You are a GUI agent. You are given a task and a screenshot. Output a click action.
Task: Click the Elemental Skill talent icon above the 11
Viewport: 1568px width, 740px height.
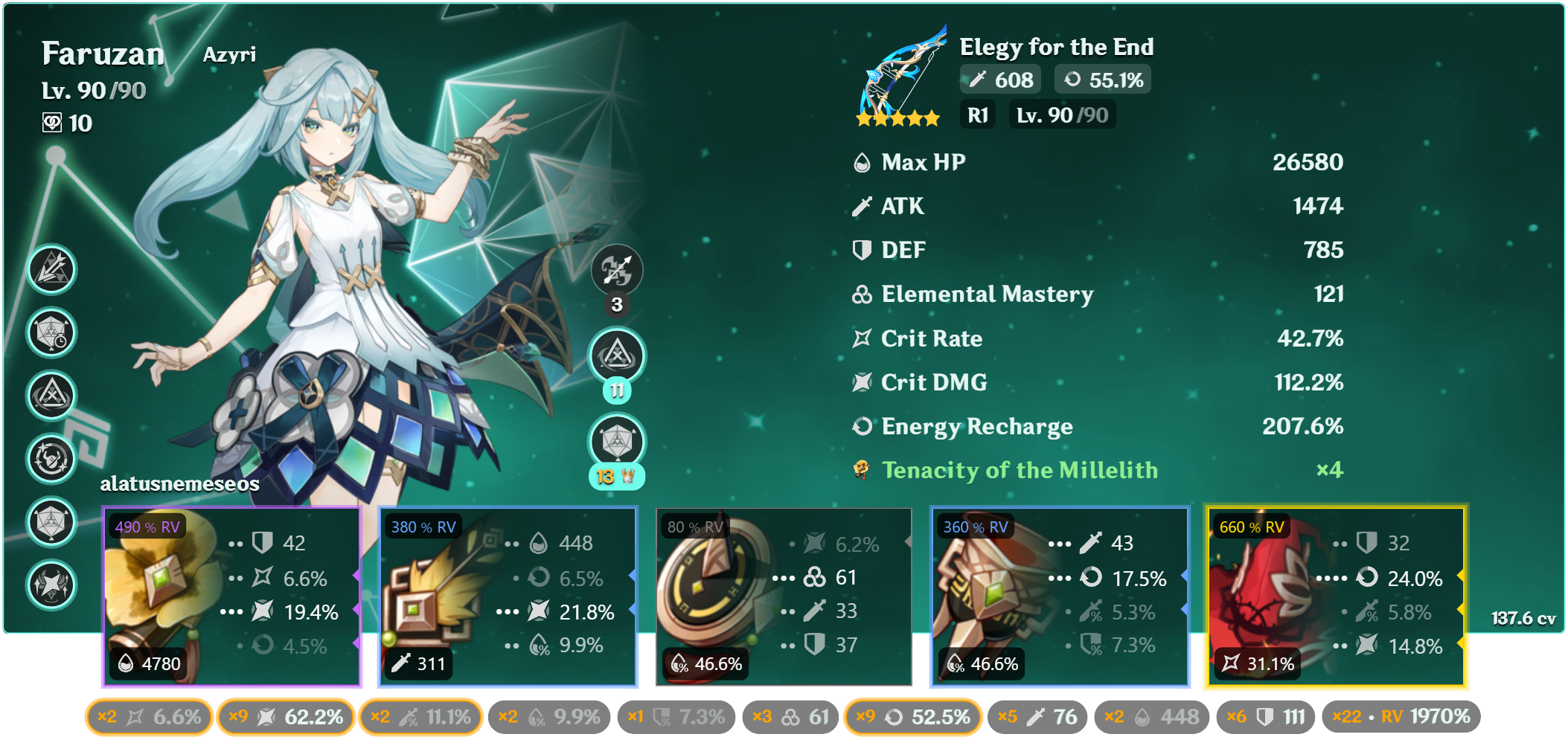point(616,356)
